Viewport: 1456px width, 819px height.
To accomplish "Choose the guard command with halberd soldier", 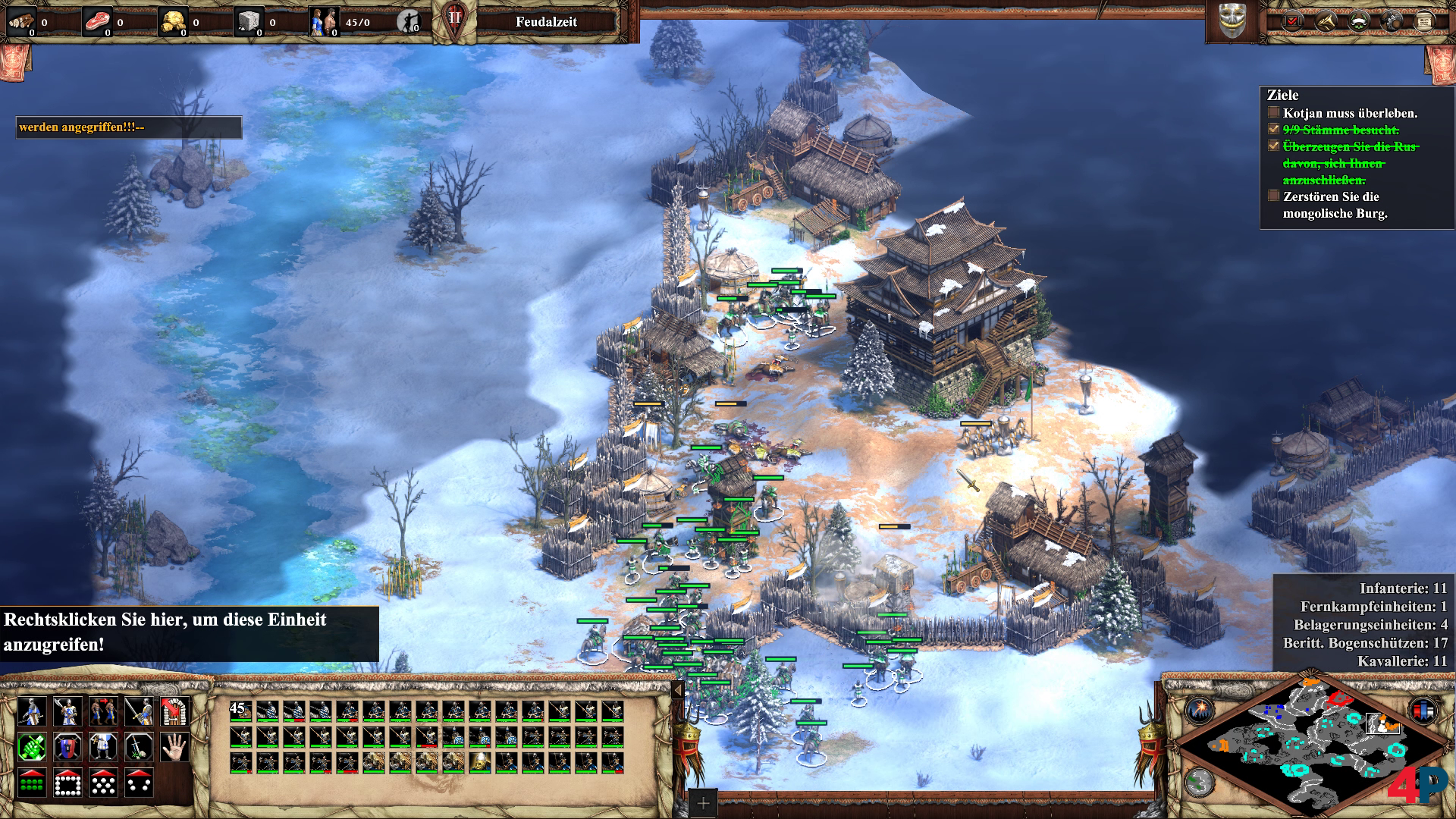I will 67,711.
